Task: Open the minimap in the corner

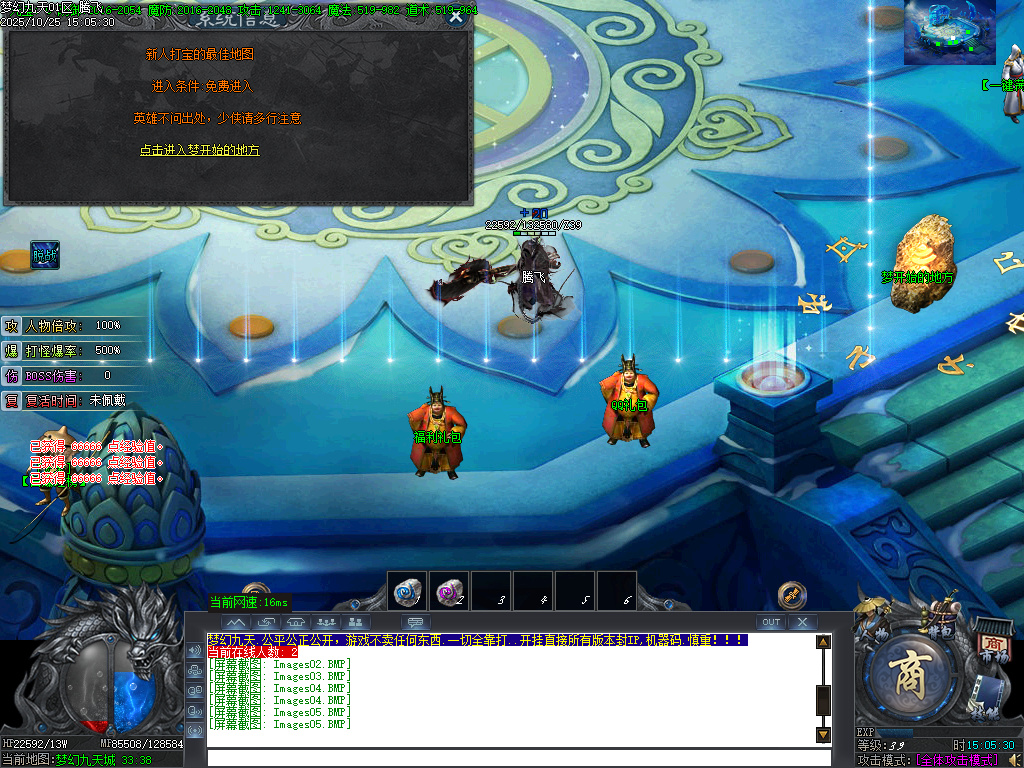Action: coord(949,32)
